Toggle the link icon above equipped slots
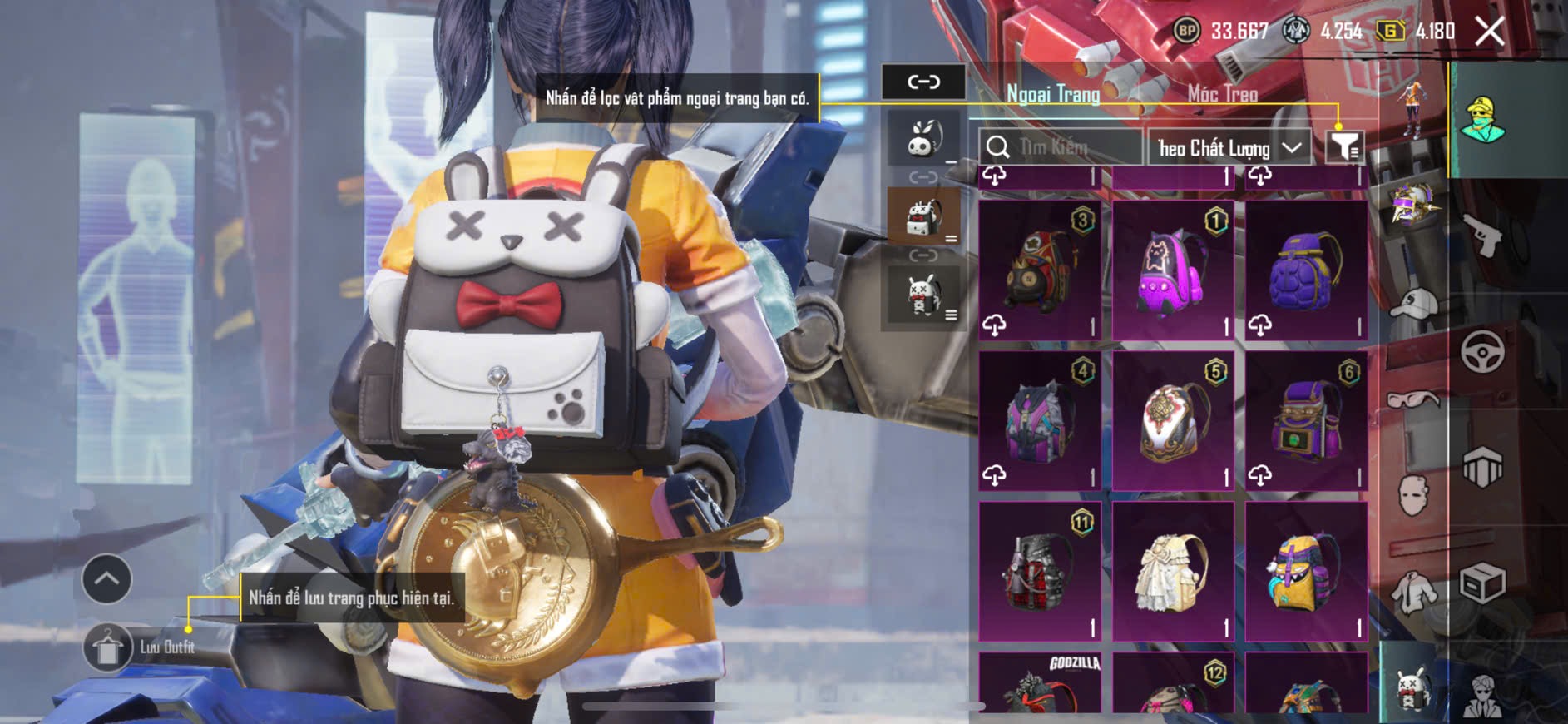 (x=923, y=82)
